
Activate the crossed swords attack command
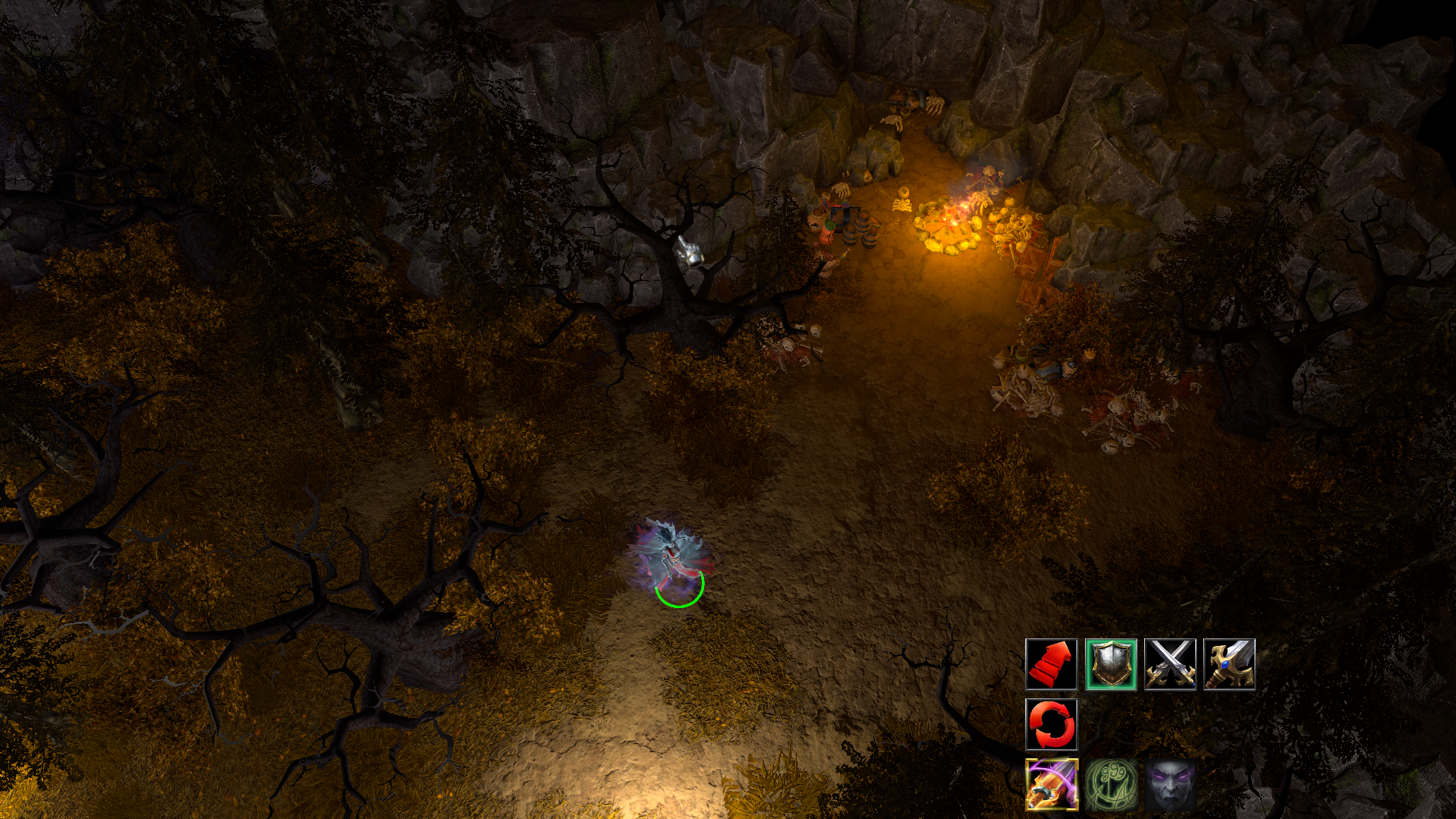coord(1170,664)
